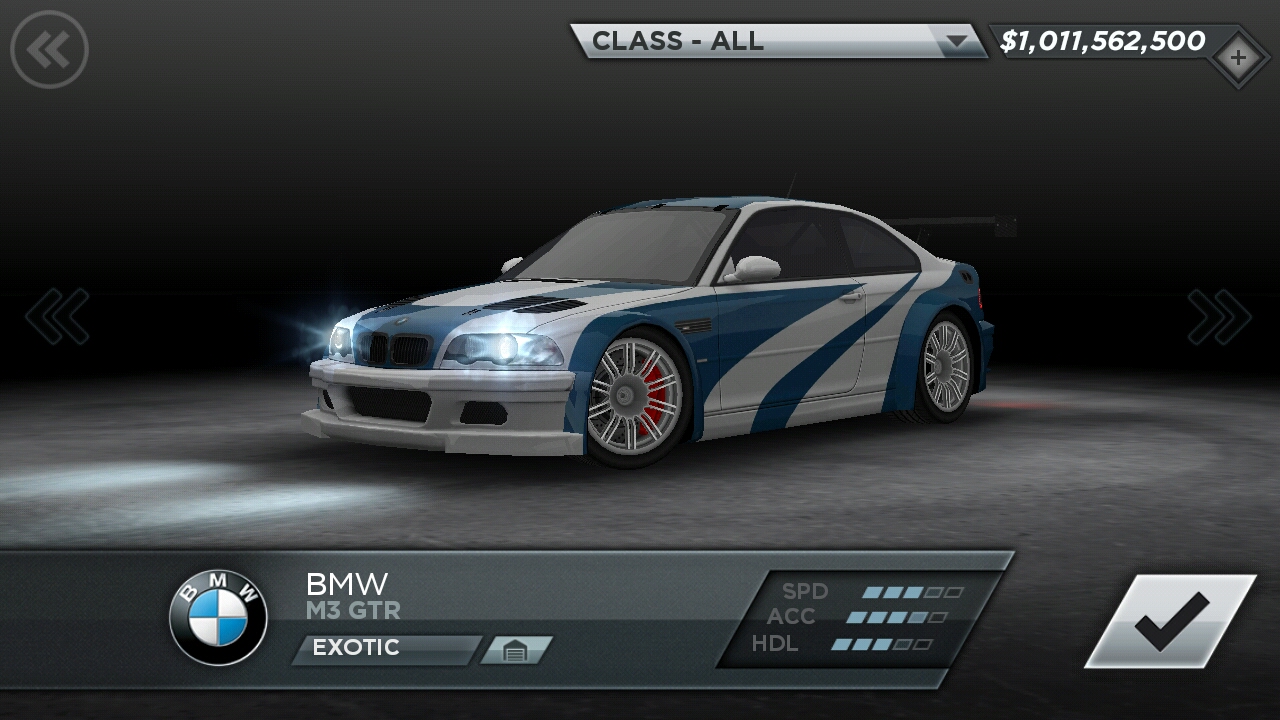
Task: Show the next car with right chevrons
Action: pyautogui.click(x=1219, y=317)
